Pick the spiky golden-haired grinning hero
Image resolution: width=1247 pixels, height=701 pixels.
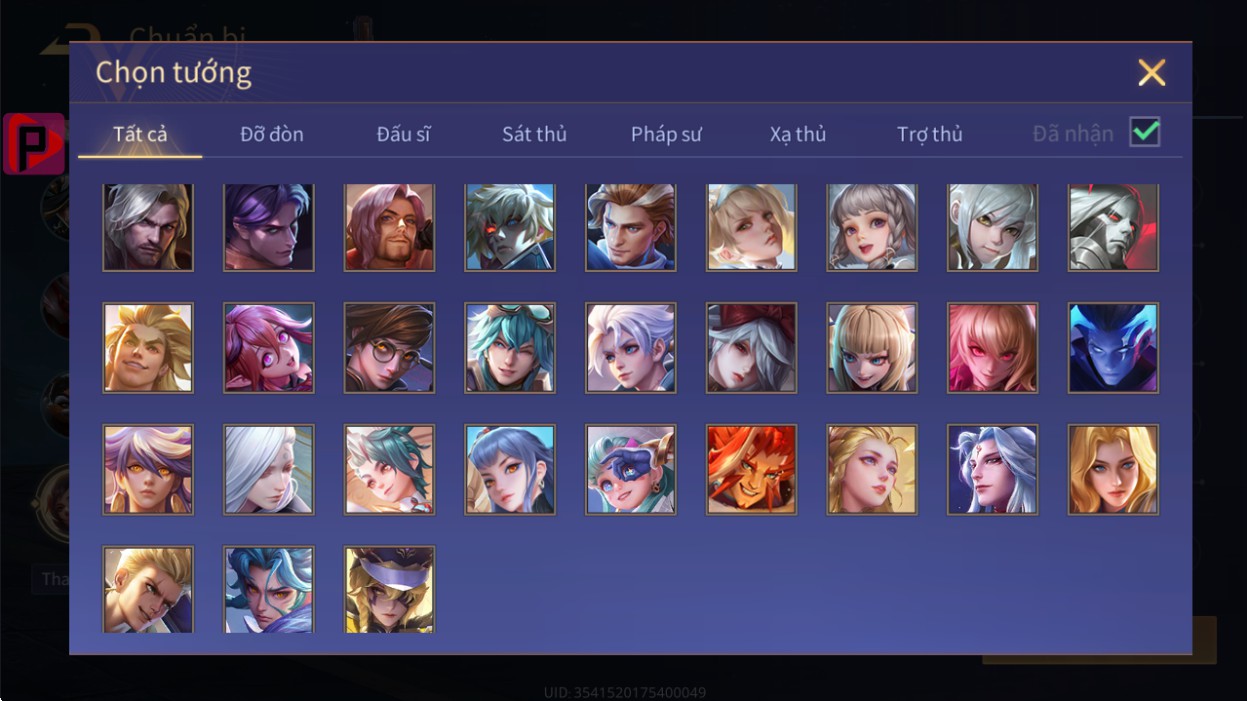148,348
